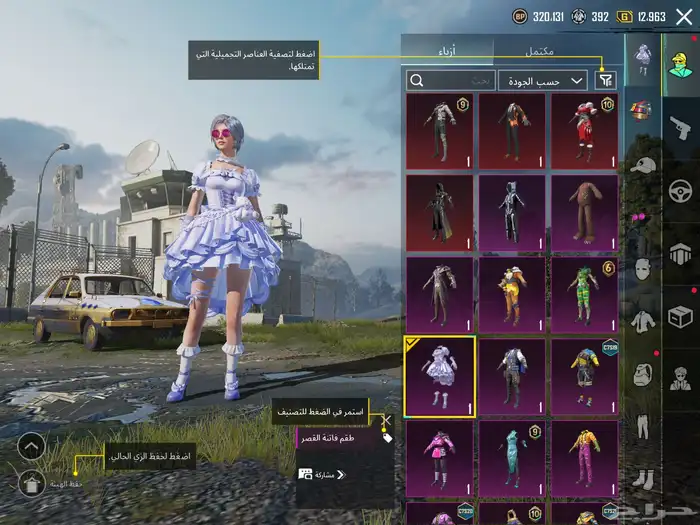Select the red Santa outfit
Viewport: 700px width, 525px height.
(584, 130)
